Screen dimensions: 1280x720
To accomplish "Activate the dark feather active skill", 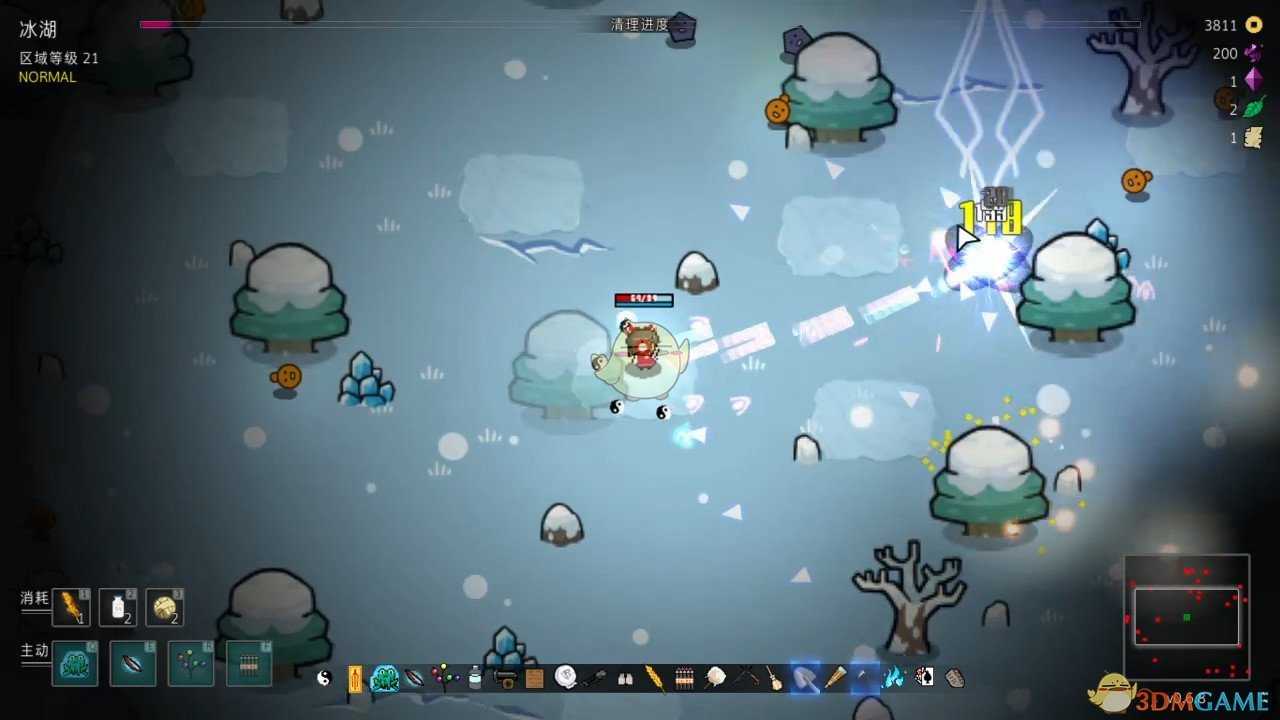I will (133, 663).
